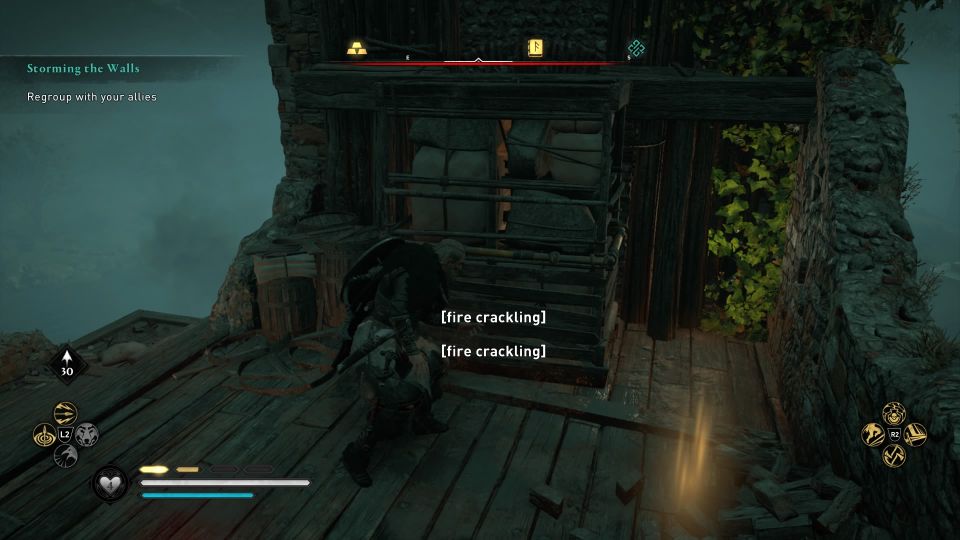The image size is (960, 540).
Task: Select the teal knot mystery compass marker
Action: tap(634, 48)
